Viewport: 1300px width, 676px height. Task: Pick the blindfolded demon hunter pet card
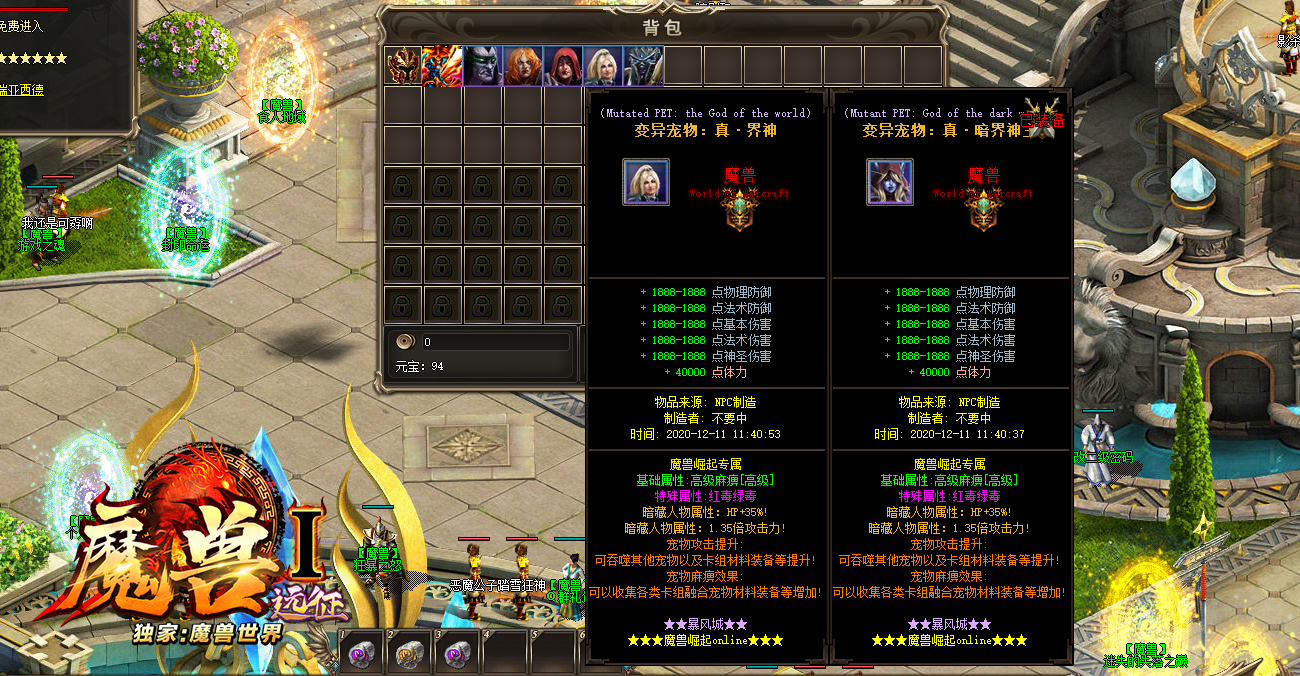pos(482,66)
